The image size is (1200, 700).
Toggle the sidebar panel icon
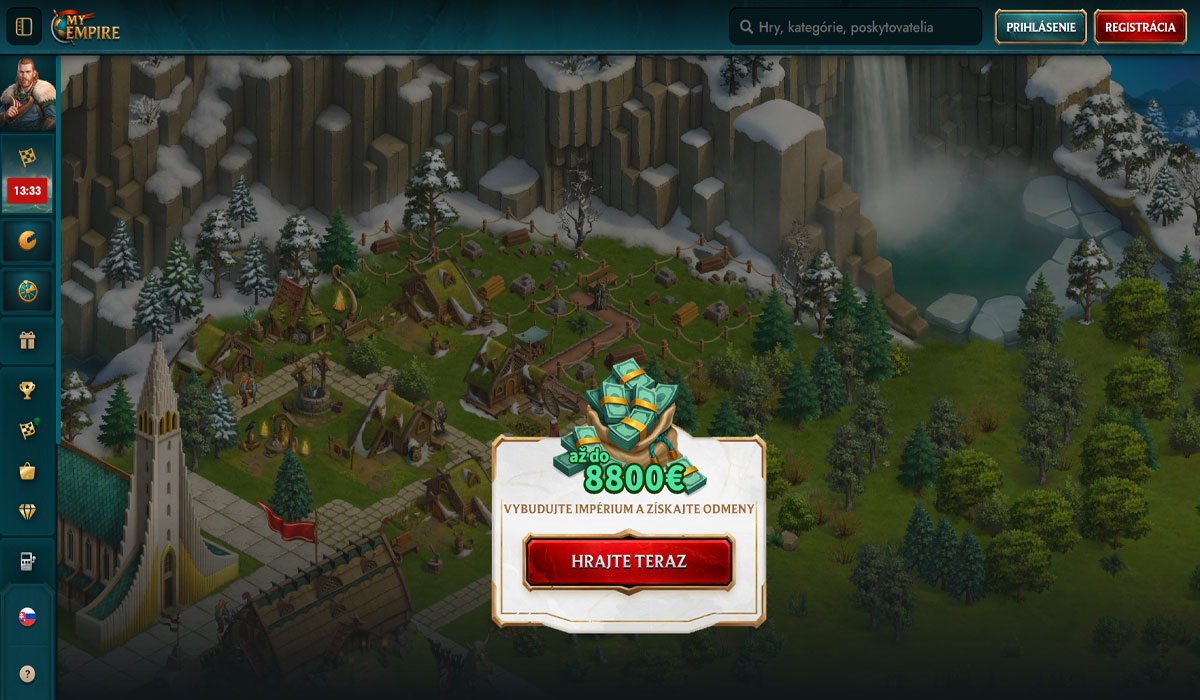click(24, 27)
